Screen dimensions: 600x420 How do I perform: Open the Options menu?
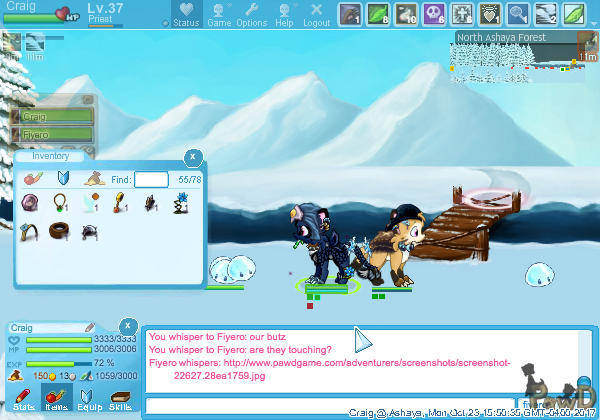click(x=252, y=15)
